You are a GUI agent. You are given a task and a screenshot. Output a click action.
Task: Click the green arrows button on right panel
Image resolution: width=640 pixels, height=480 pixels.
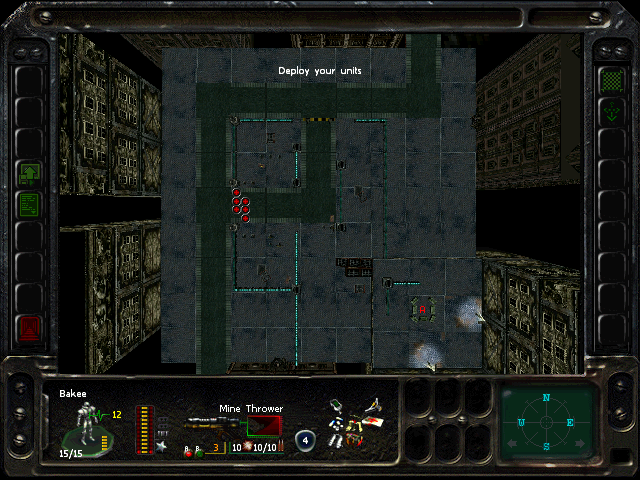tap(610, 112)
